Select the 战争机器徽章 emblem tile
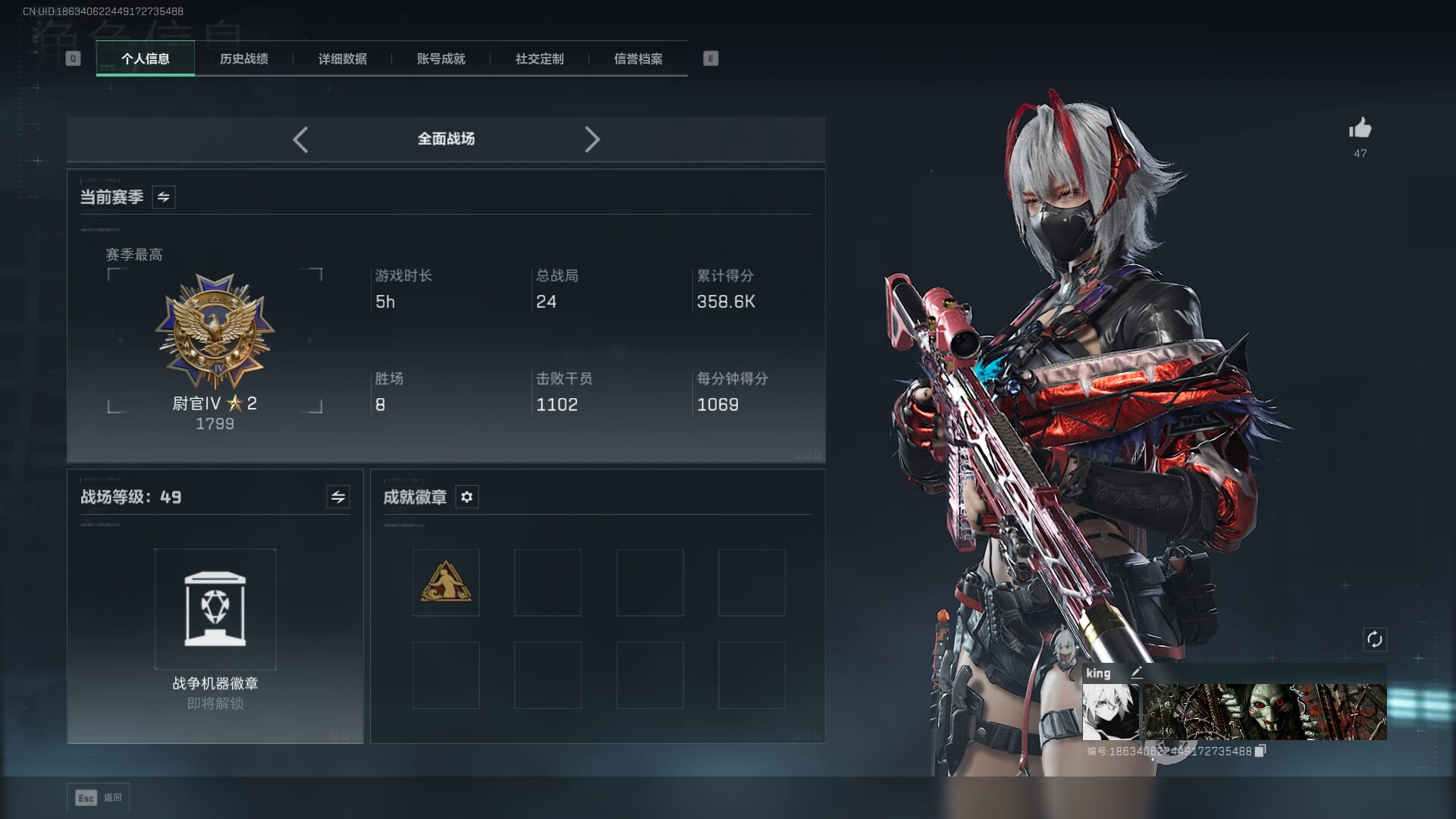The height and width of the screenshot is (819, 1456). (x=215, y=609)
